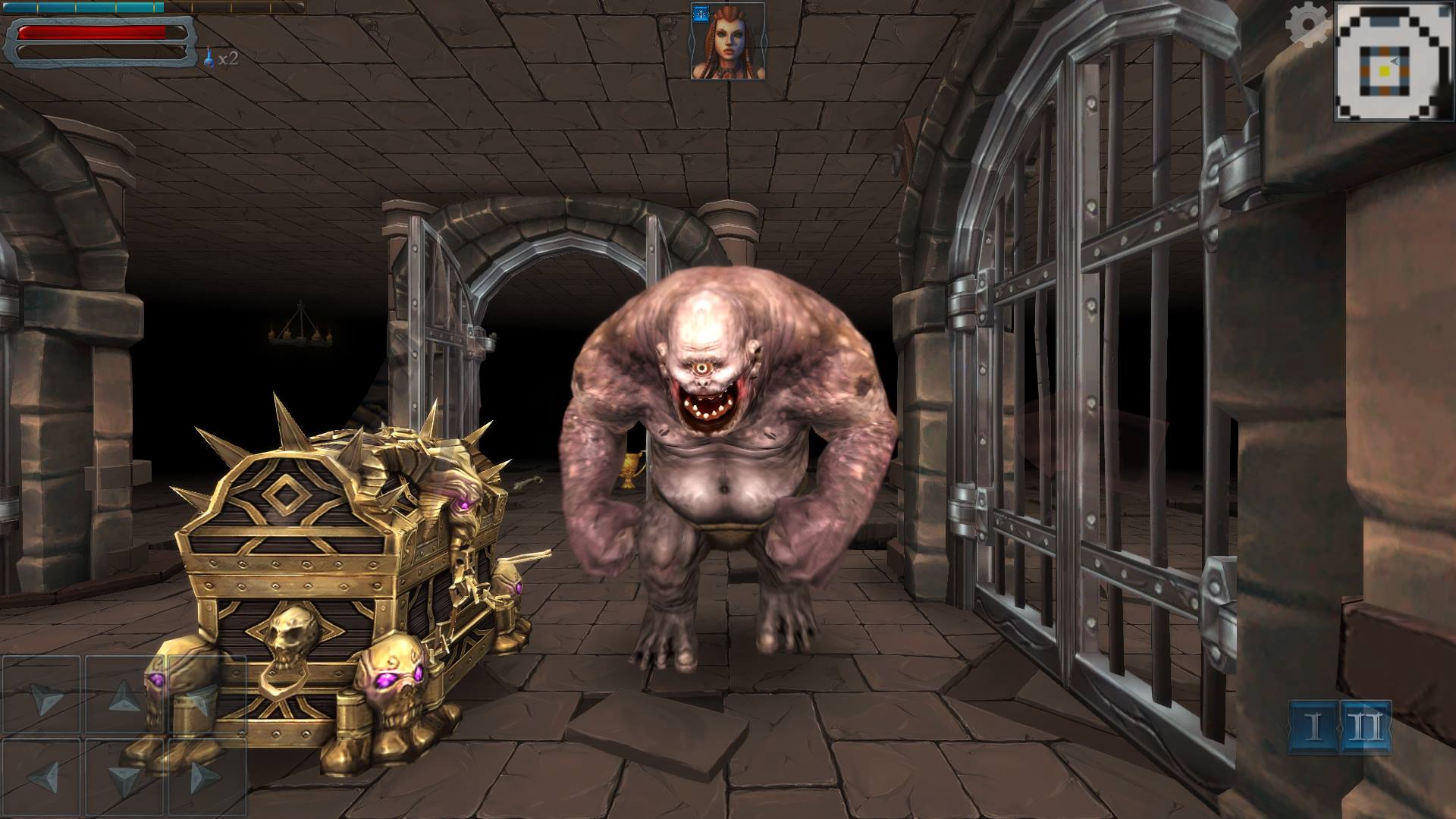Screen dimensions: 1456x819
Task: Open the minimap in the top-right corner
Action: [x=1396, y=61]
